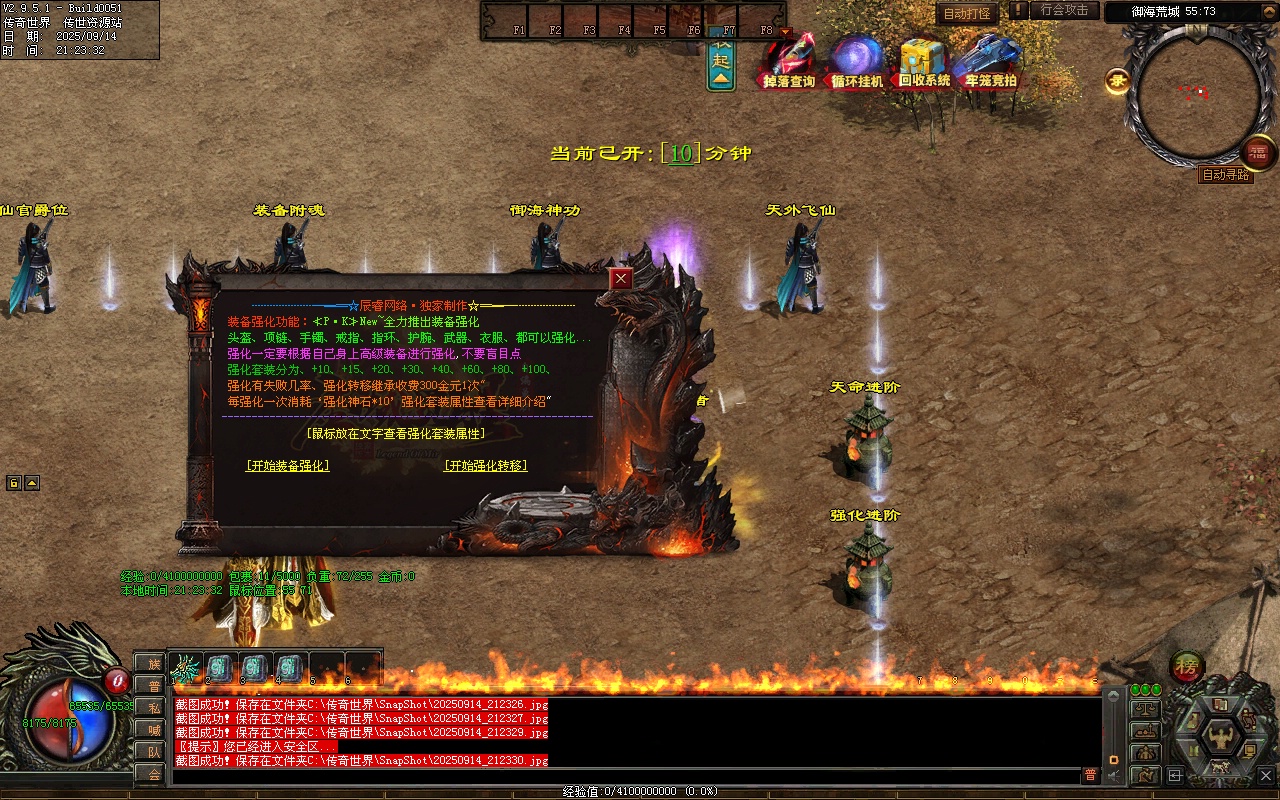Viewport: 1280px width, 800px height.
Task: Enable 自动寻路 auto-pathfinding
Action: (1225, 175)
